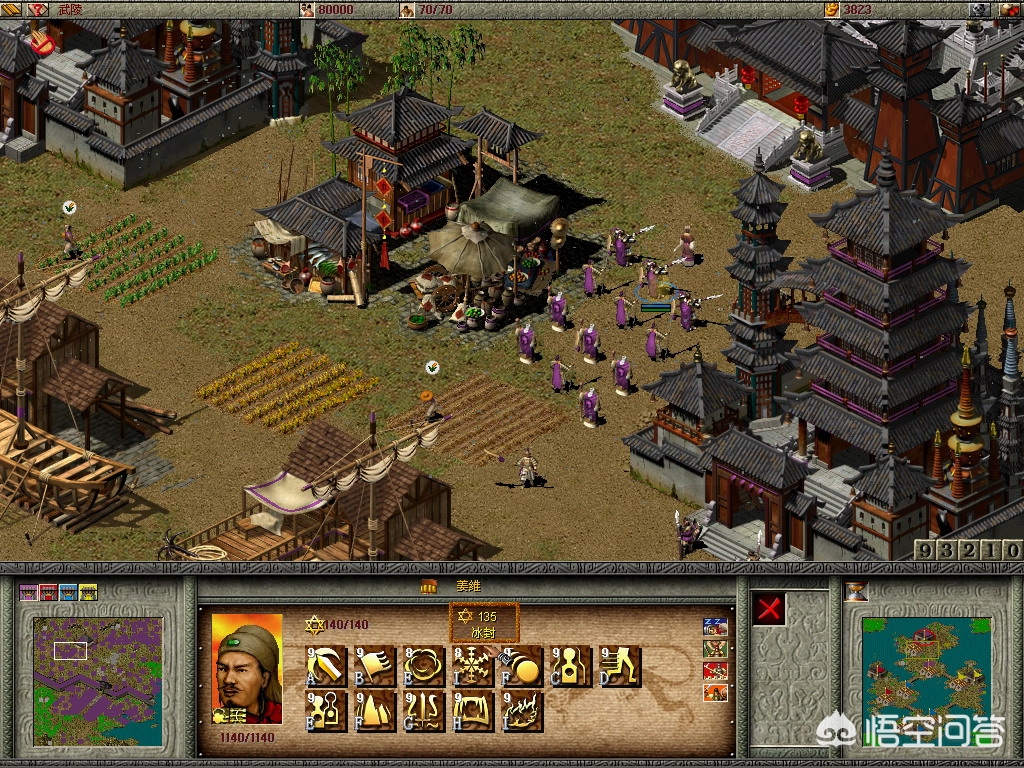
Task: Select the single figure skill icon
Action: coord(570,666)
